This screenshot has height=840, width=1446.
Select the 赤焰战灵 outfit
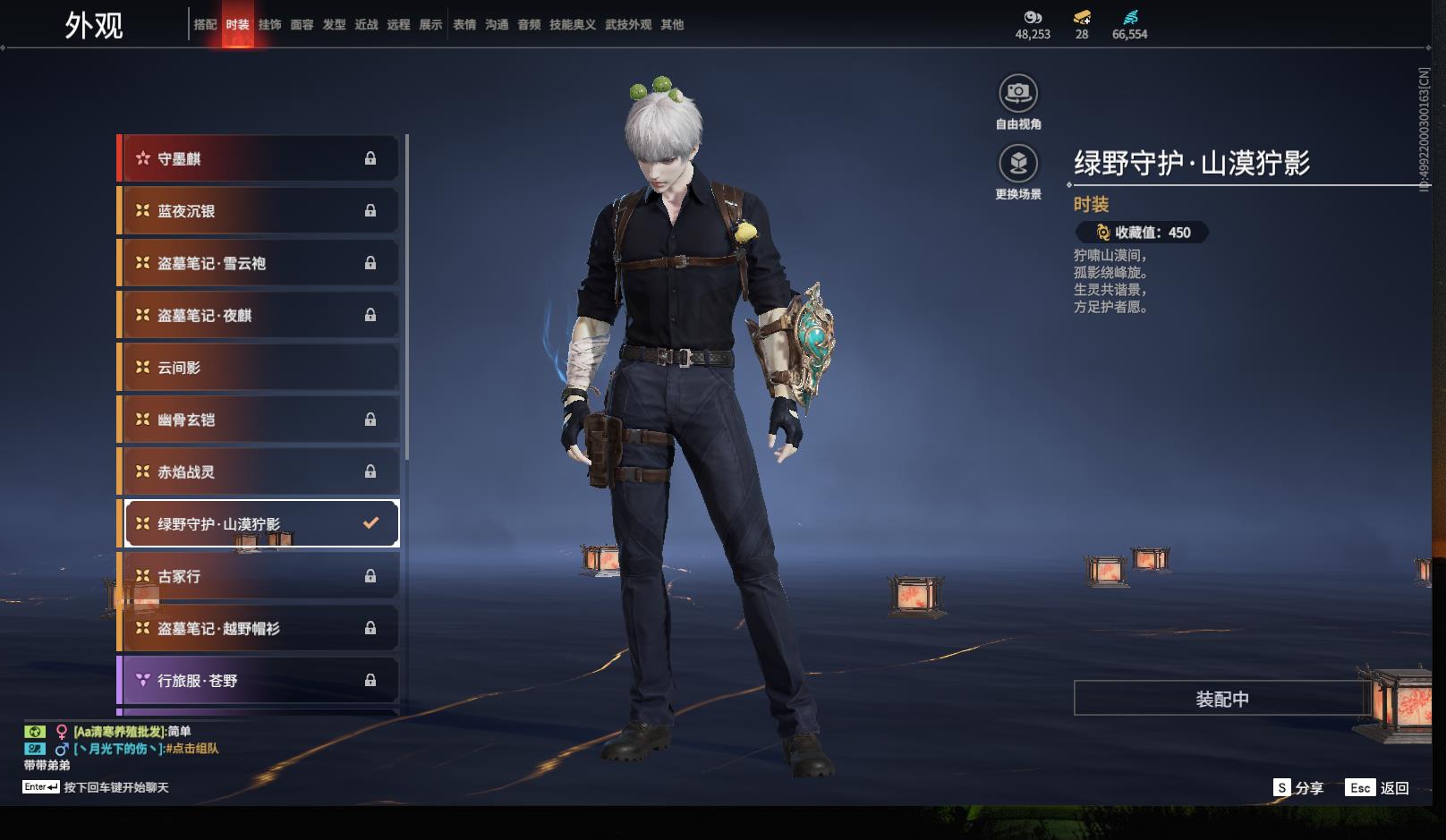tap(259, 471)
